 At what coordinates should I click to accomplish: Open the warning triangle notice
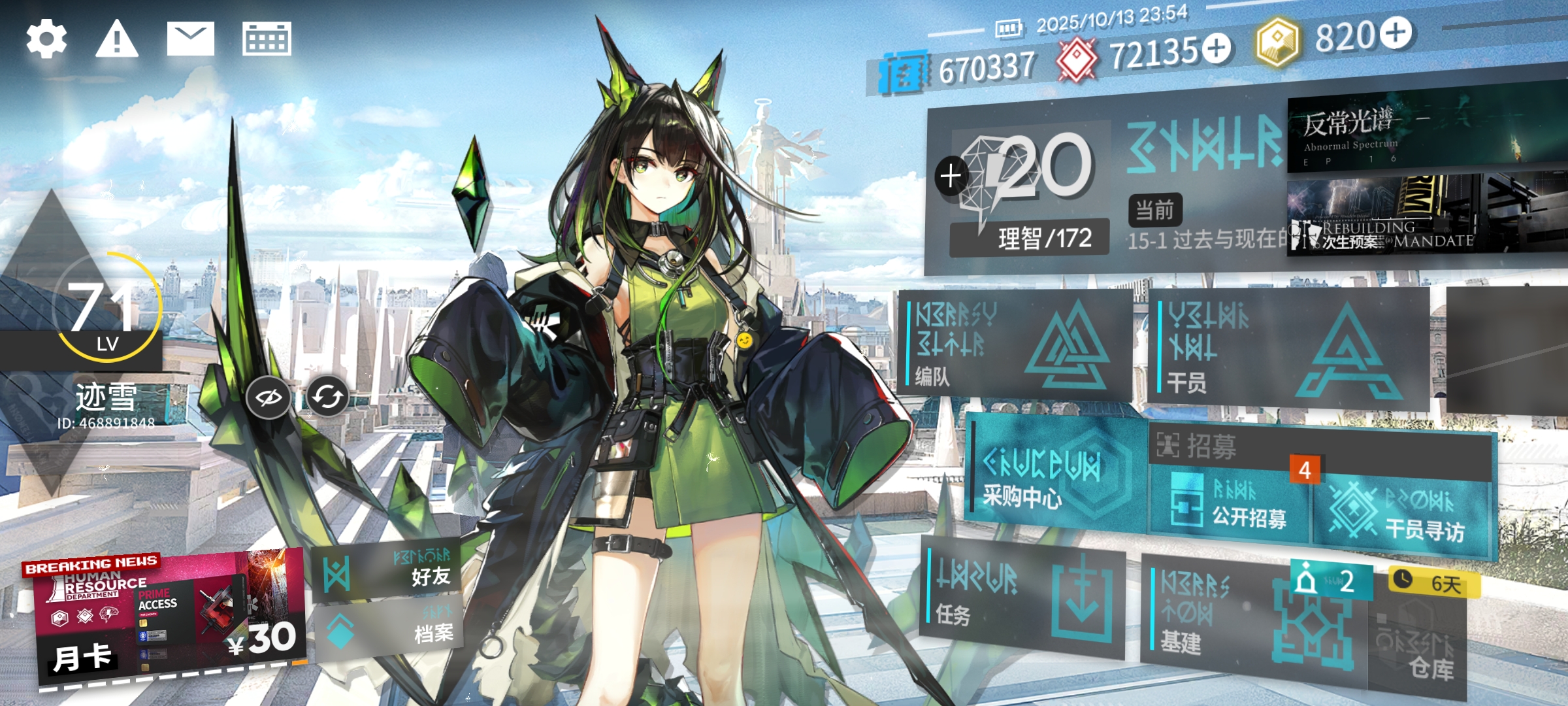click(117, 39)
